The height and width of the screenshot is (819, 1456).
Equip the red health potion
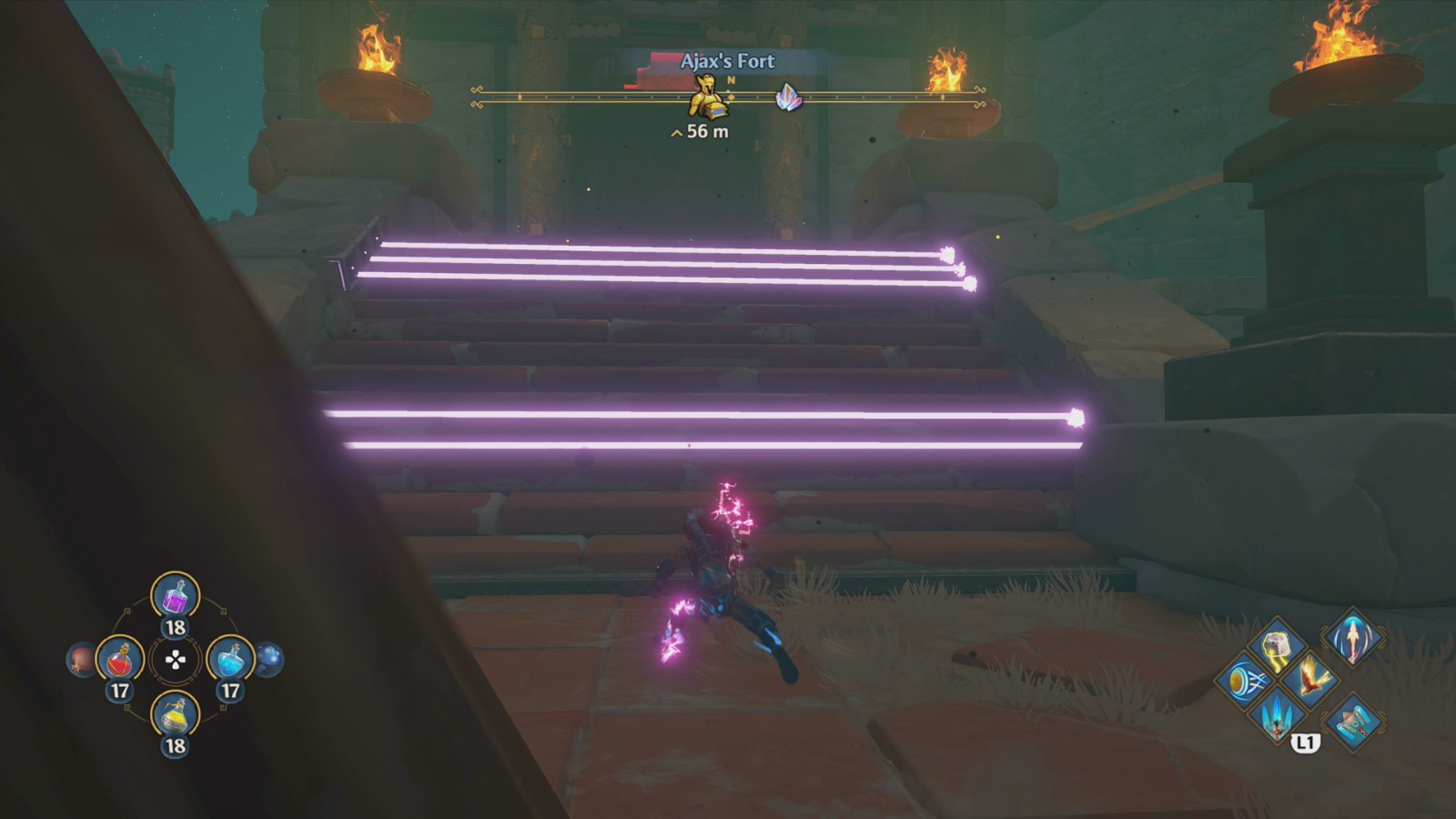[x=119, y=660]
